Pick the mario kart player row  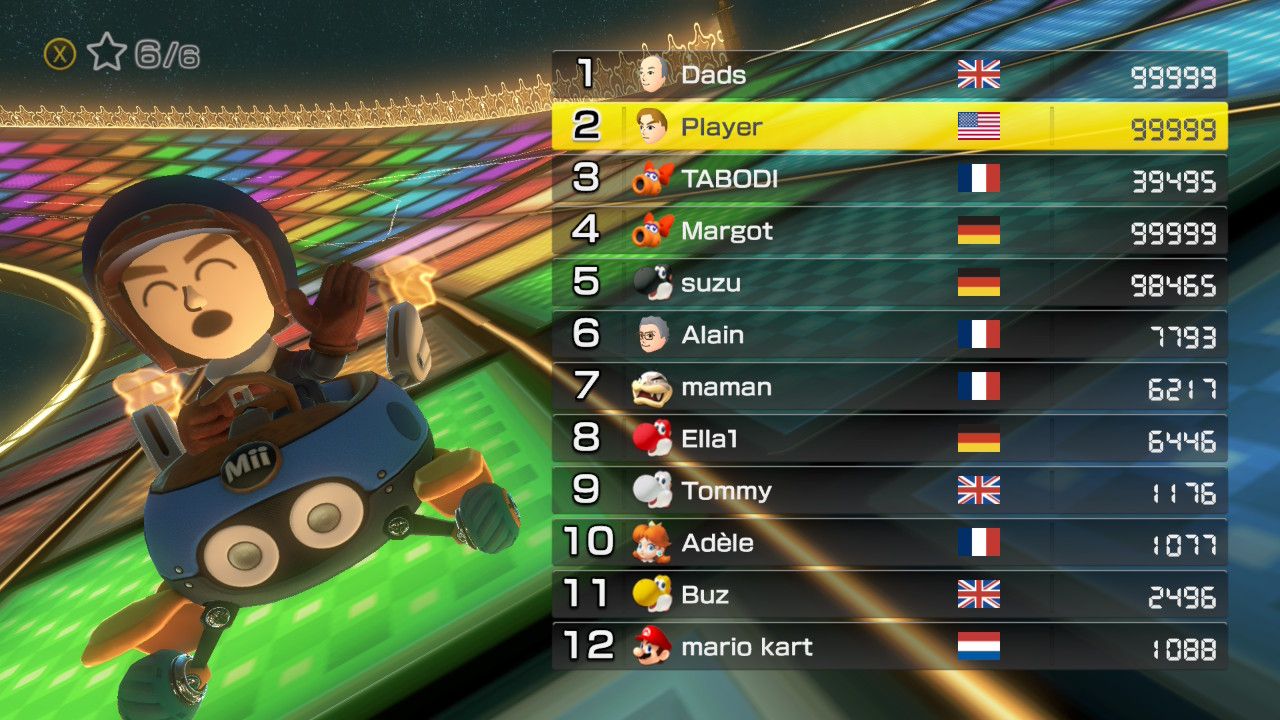tap(889, 647)
